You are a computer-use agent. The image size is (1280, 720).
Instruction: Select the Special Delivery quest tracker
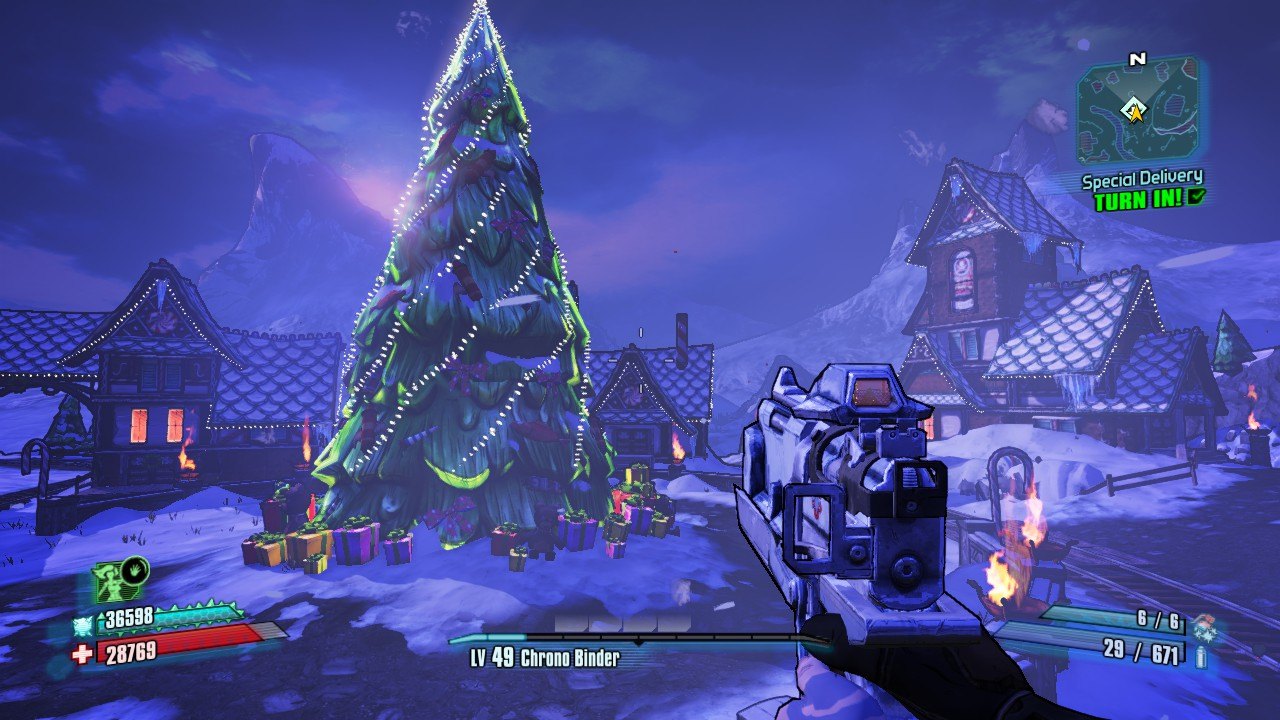click(x=1142, y=181)
